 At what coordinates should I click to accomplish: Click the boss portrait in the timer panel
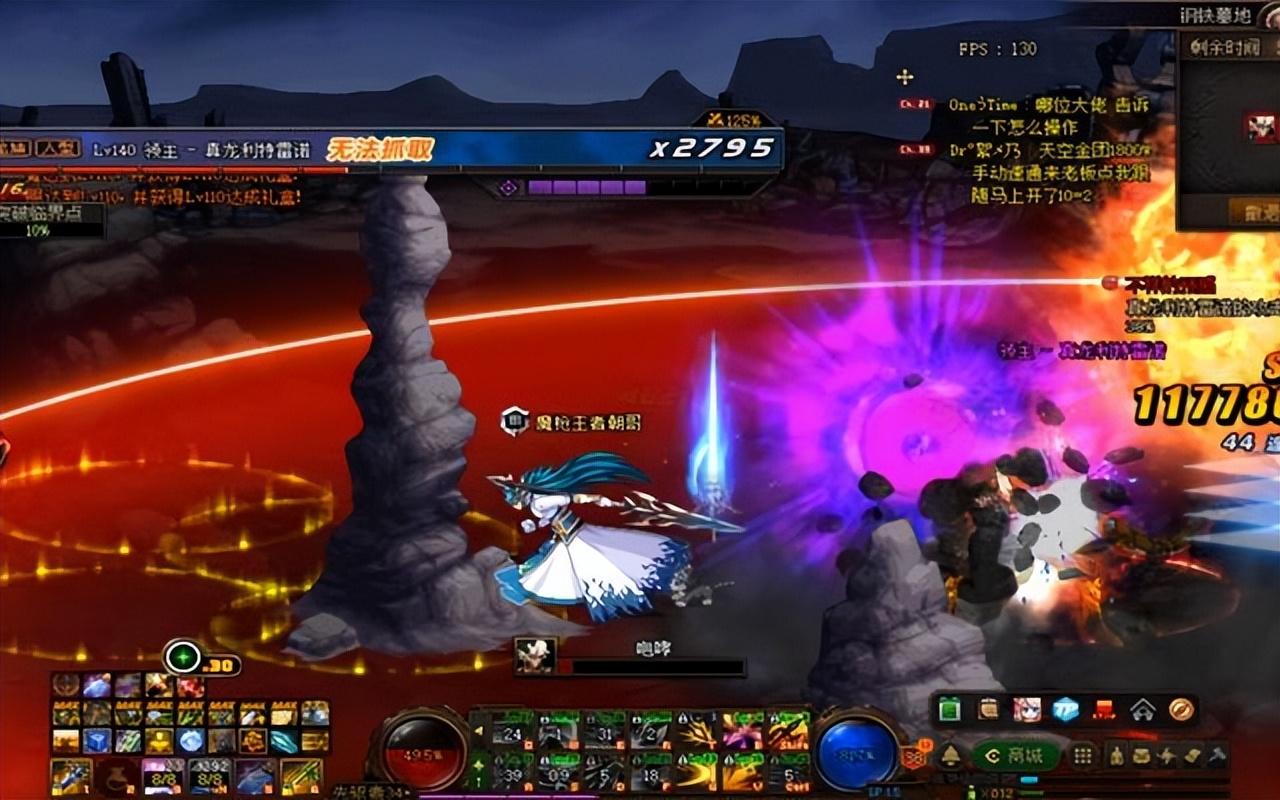click(1259, 127)
